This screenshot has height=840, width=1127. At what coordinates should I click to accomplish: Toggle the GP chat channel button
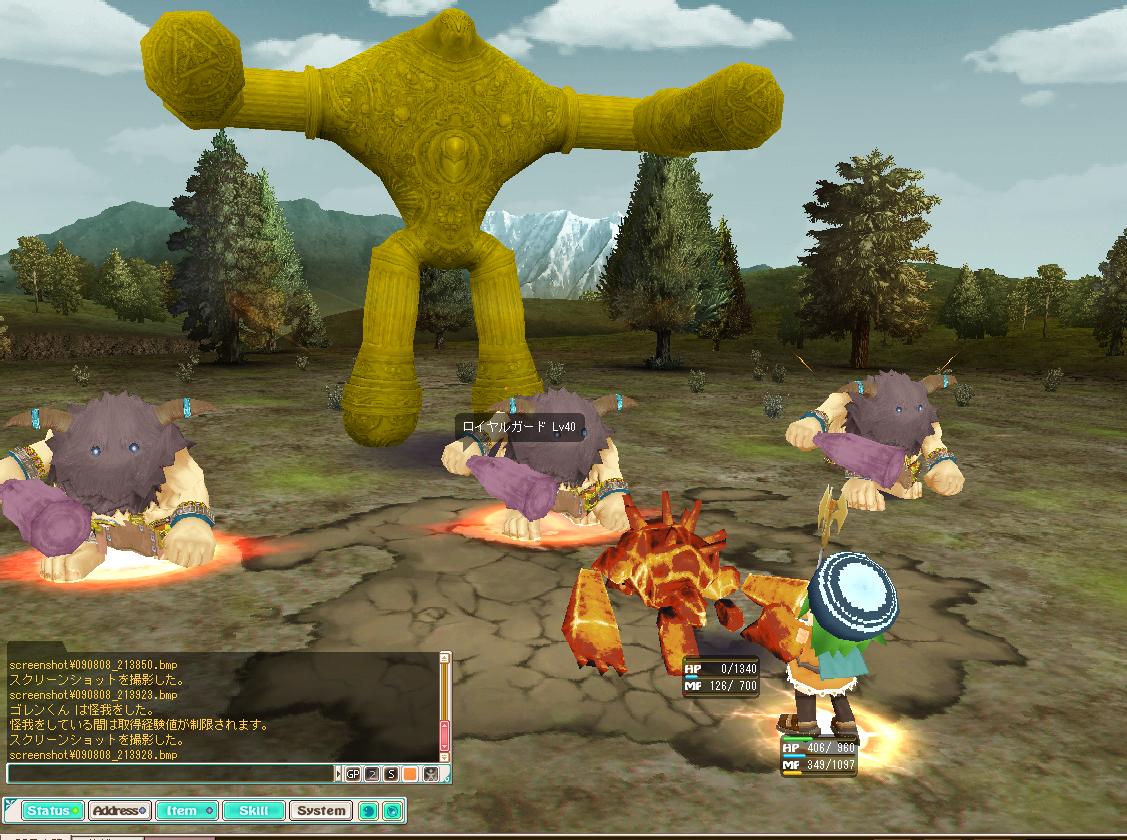(353, 773)
